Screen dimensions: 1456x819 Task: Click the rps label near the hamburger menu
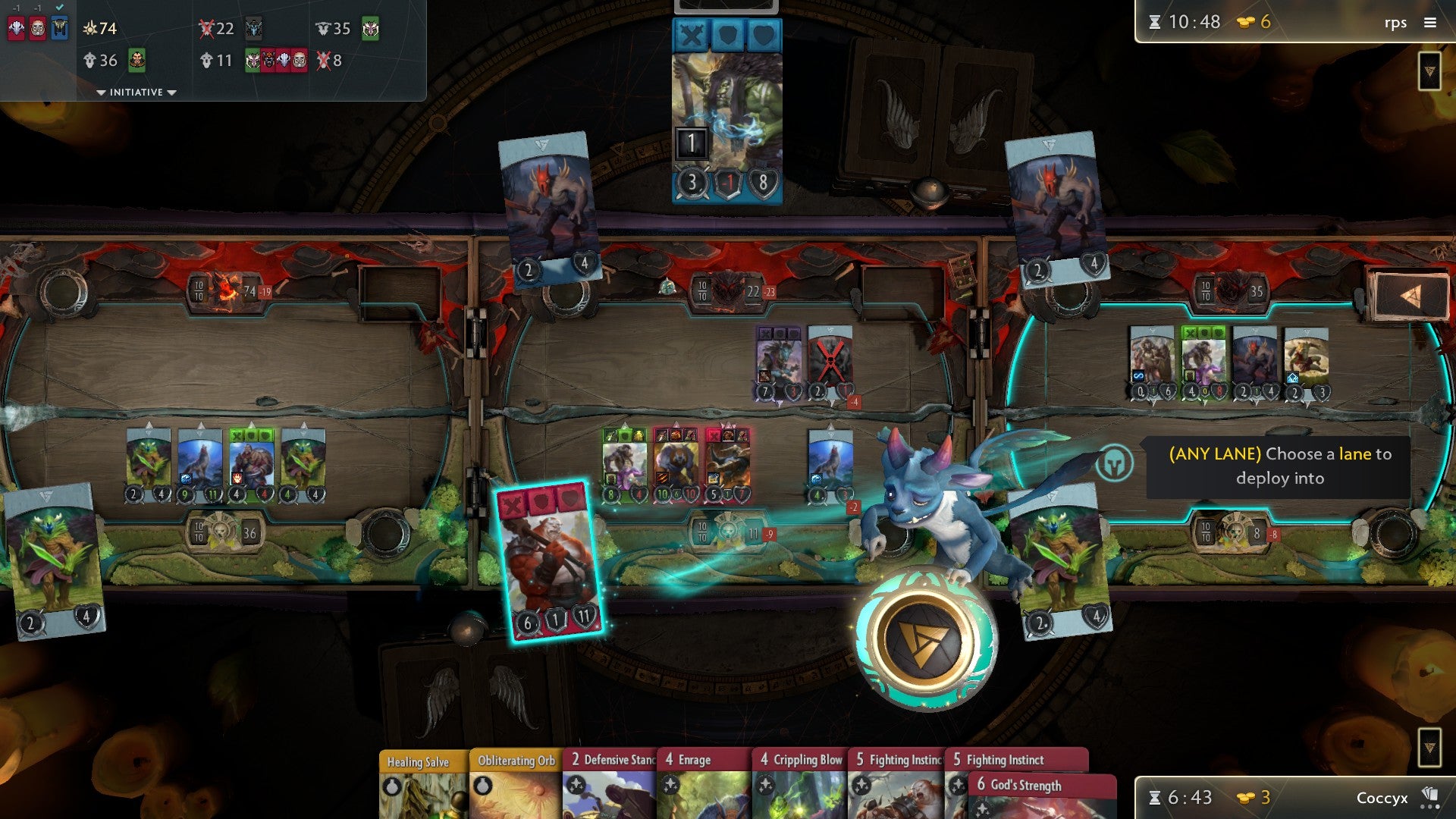1396,23
